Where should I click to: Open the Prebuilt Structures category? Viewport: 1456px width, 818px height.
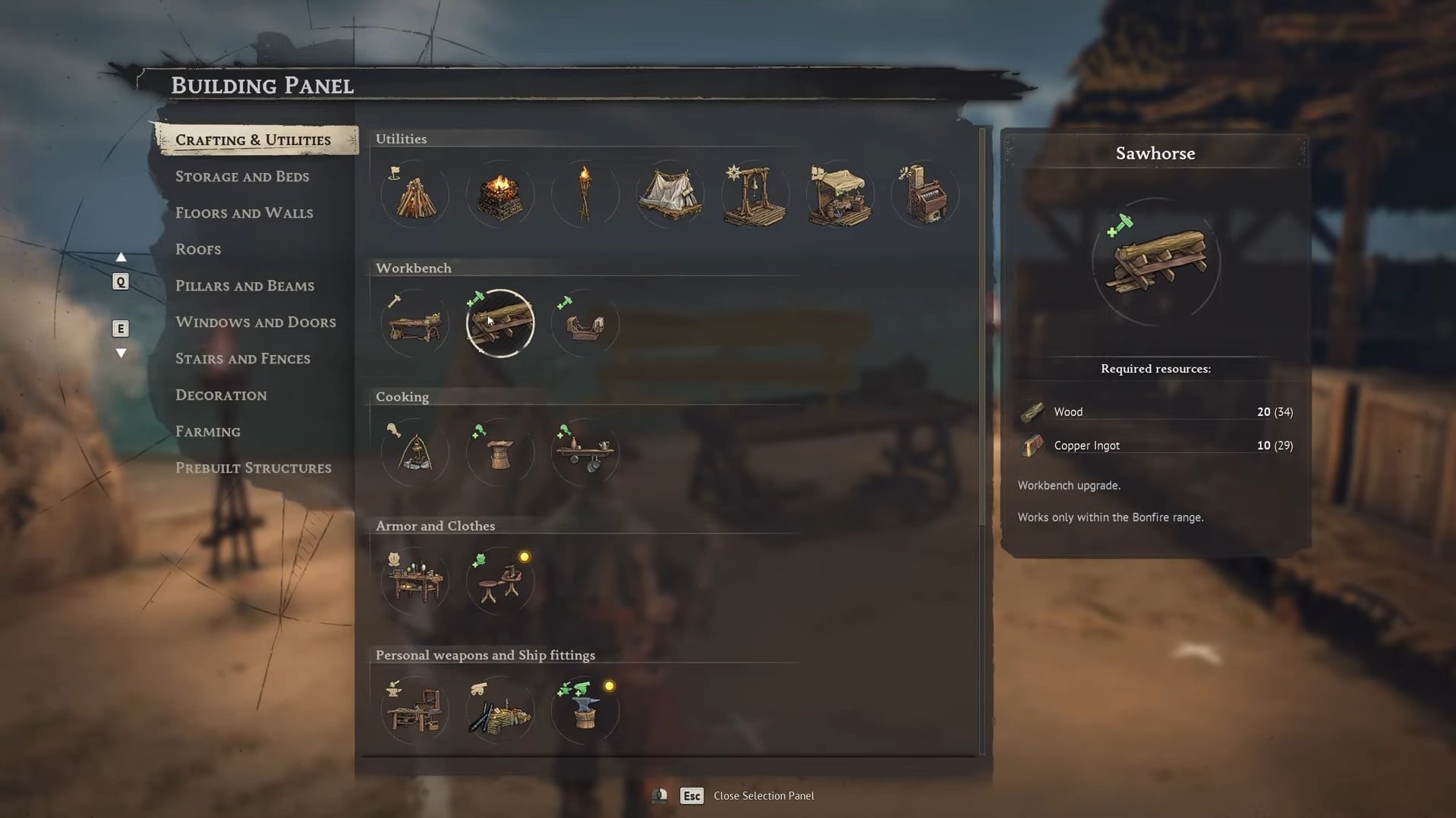pos(253,468)
